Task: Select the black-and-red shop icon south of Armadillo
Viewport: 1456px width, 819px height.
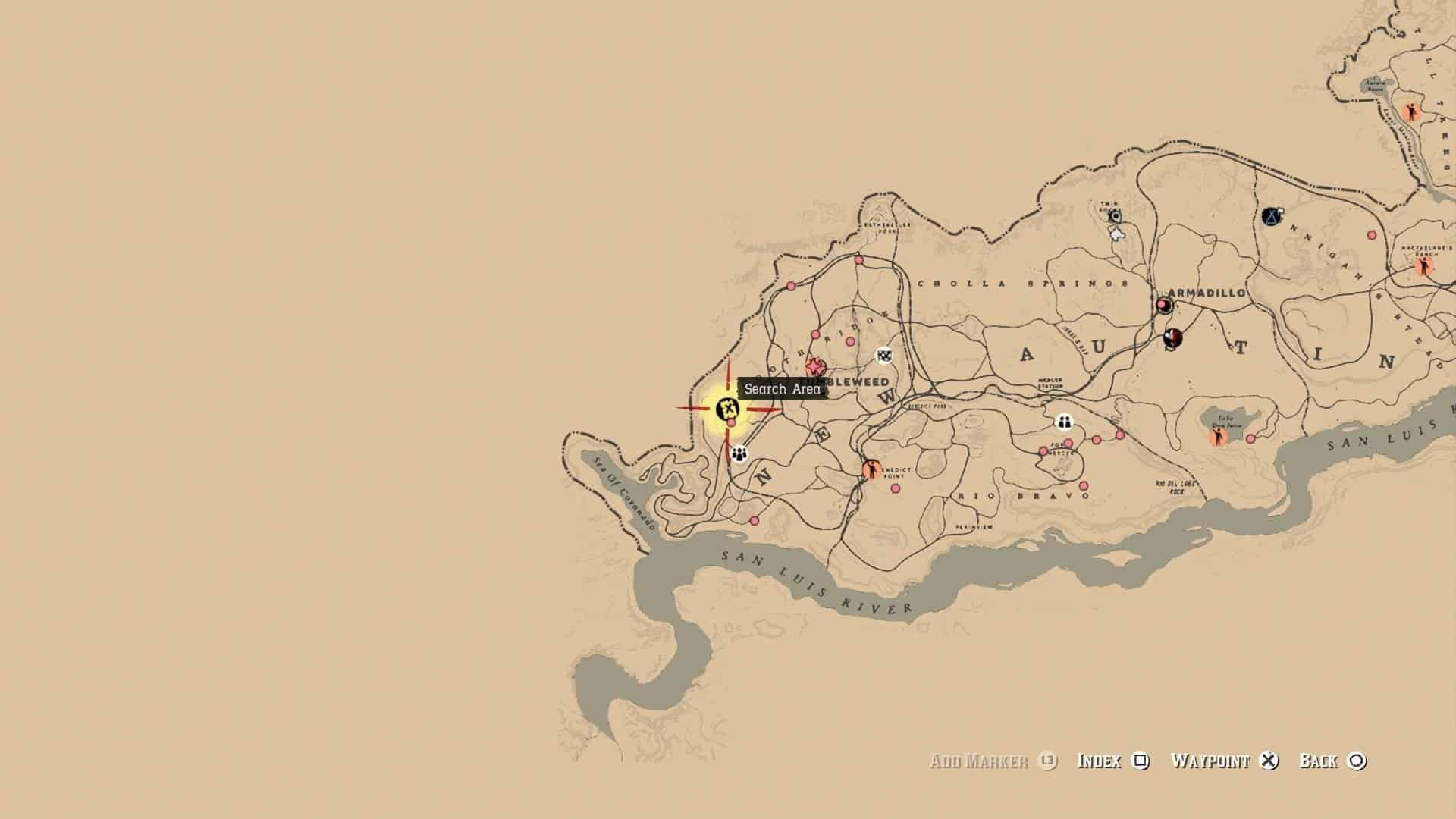Action: (x=1173, y=339)
